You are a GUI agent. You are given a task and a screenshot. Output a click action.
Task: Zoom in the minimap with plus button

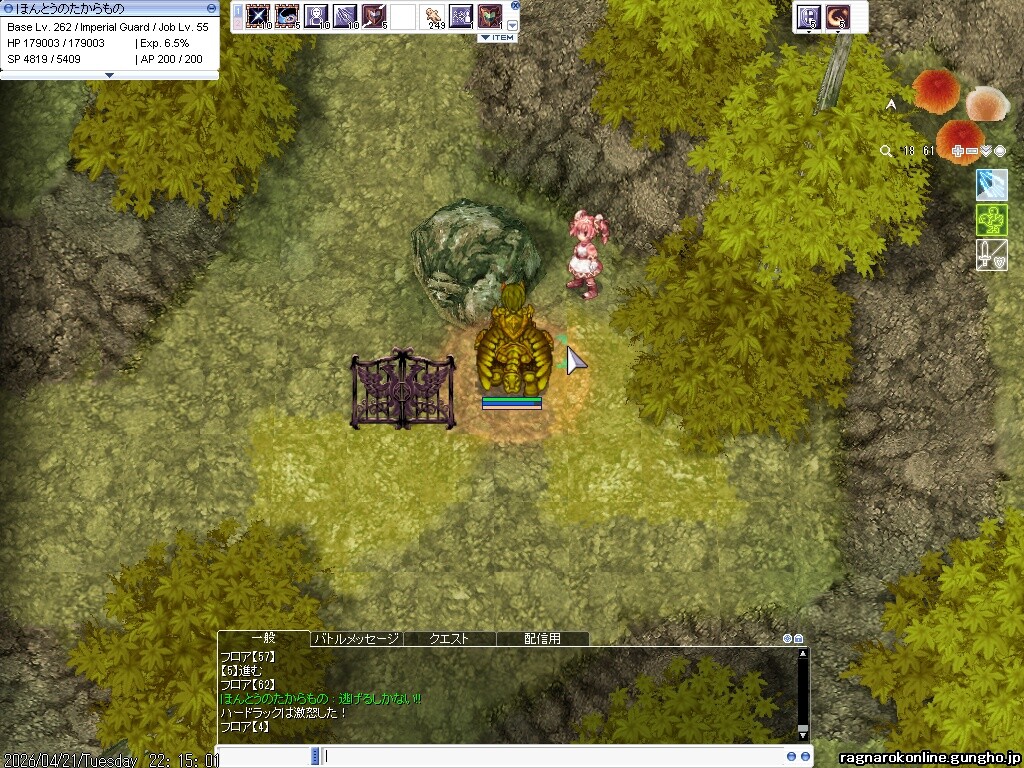click(x=958, y=151)
